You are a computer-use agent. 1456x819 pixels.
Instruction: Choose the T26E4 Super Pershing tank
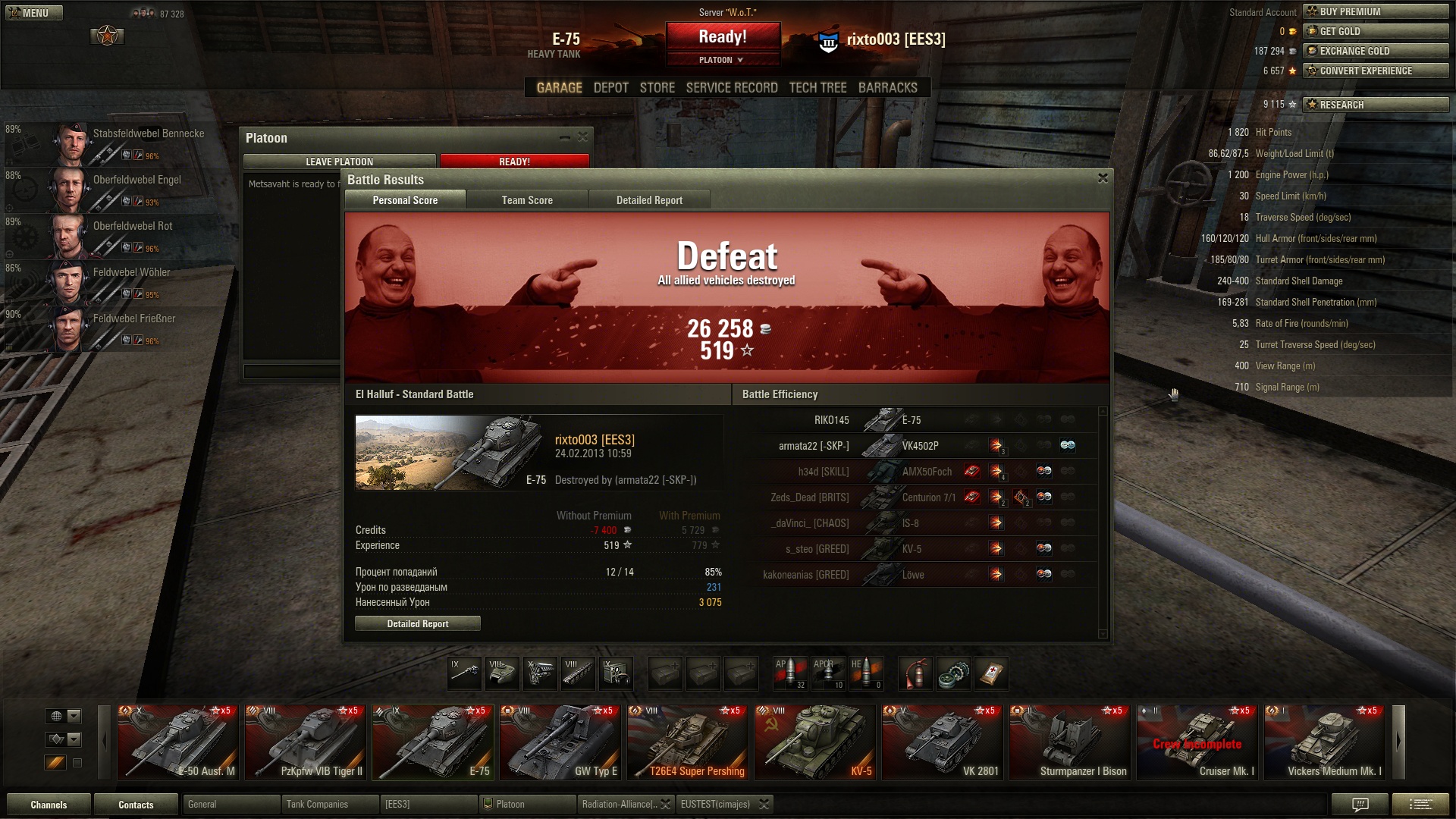point(689,742)
